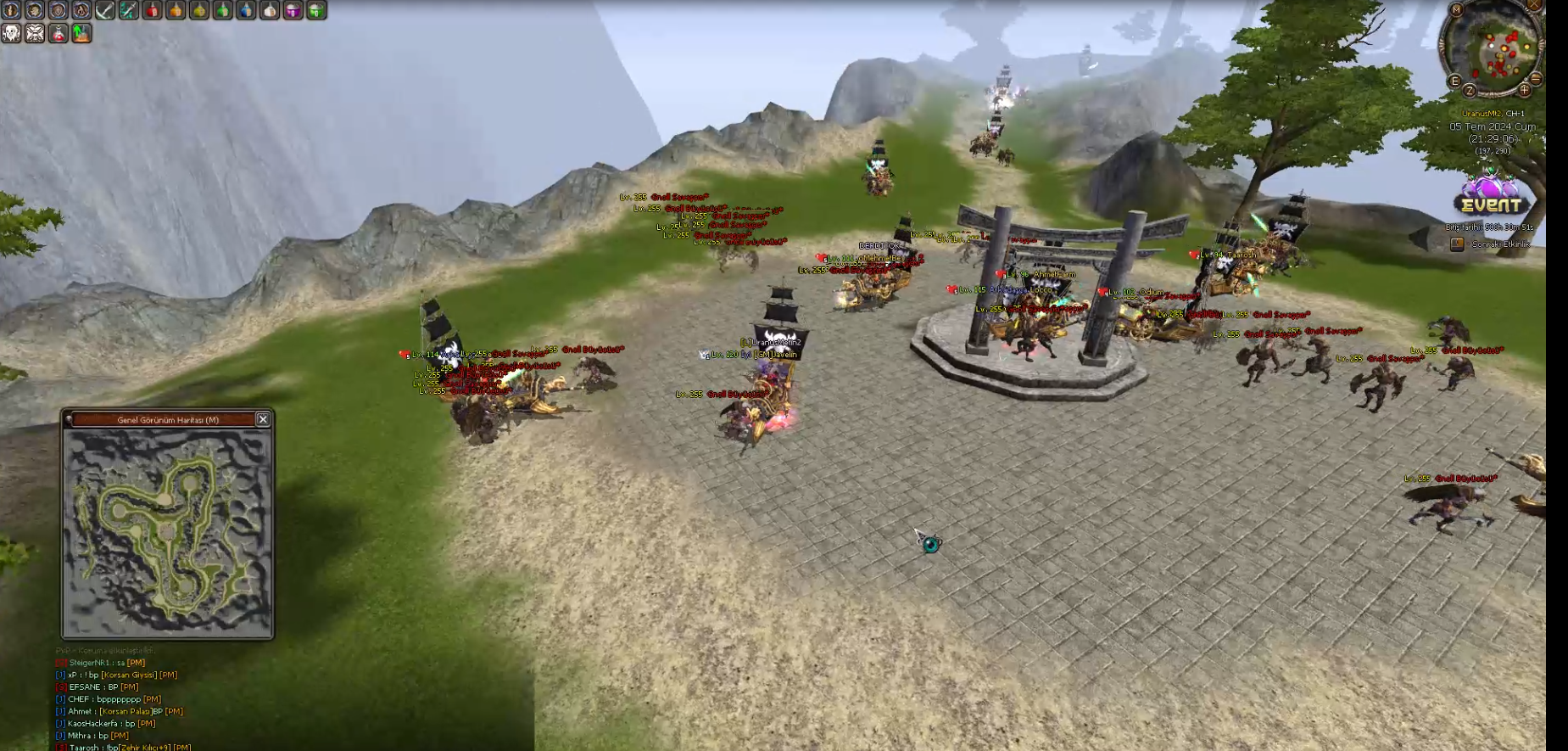1568x751 pixels.
Task: Zoom out the minimap with minus button
Action: (x=1536, y=79)
